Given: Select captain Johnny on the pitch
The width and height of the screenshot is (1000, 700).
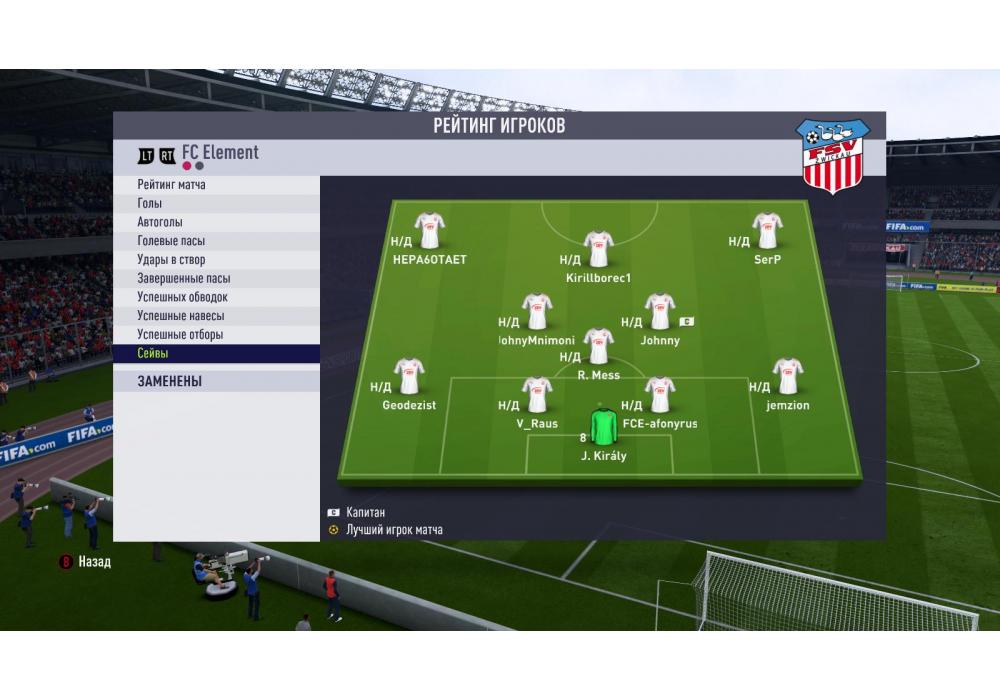Looking at the screenshot, I should pyautogui.click(x=659, y=312).
